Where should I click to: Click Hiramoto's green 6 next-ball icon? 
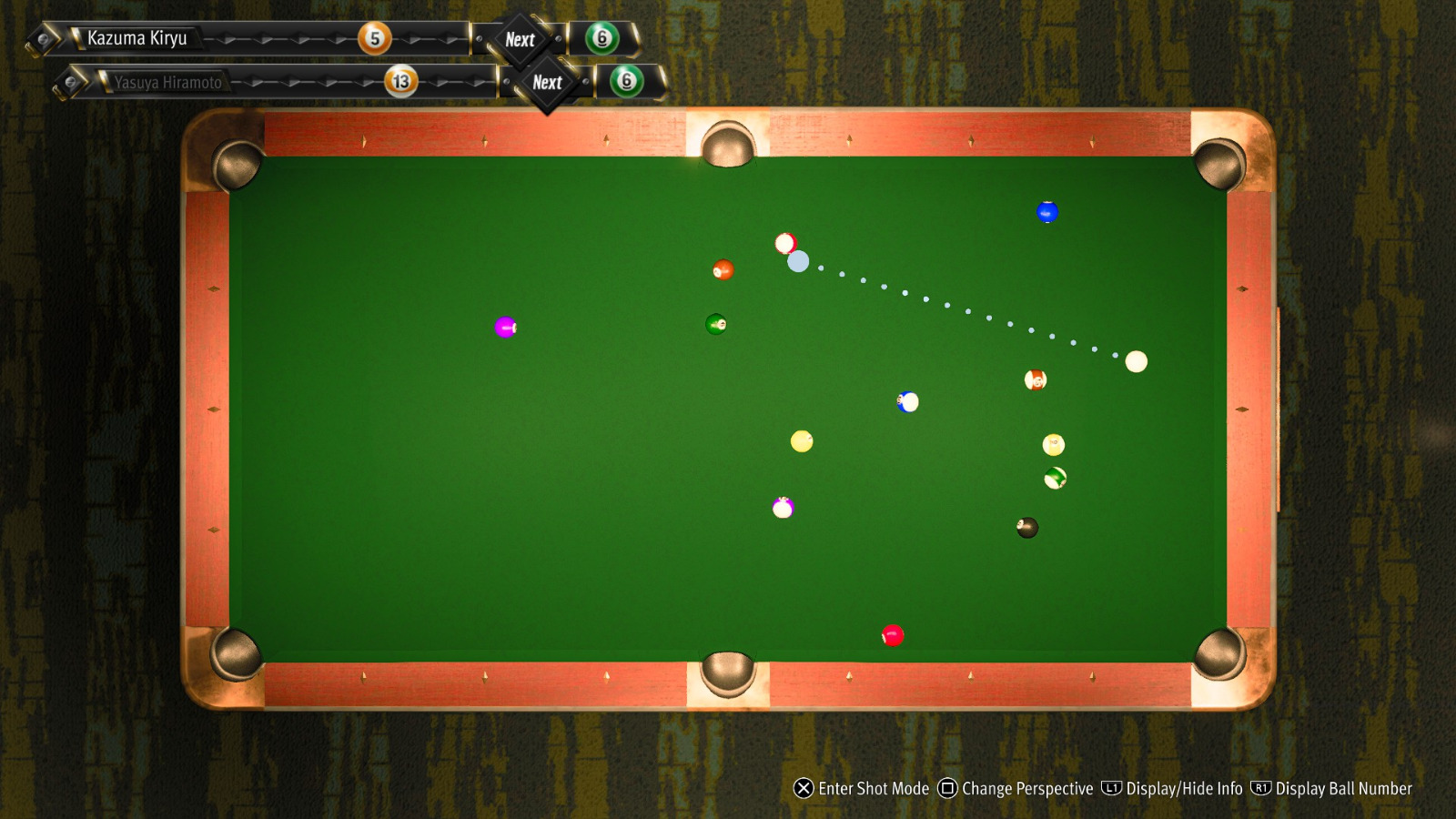pyautogui.click(x=624, y=82)
